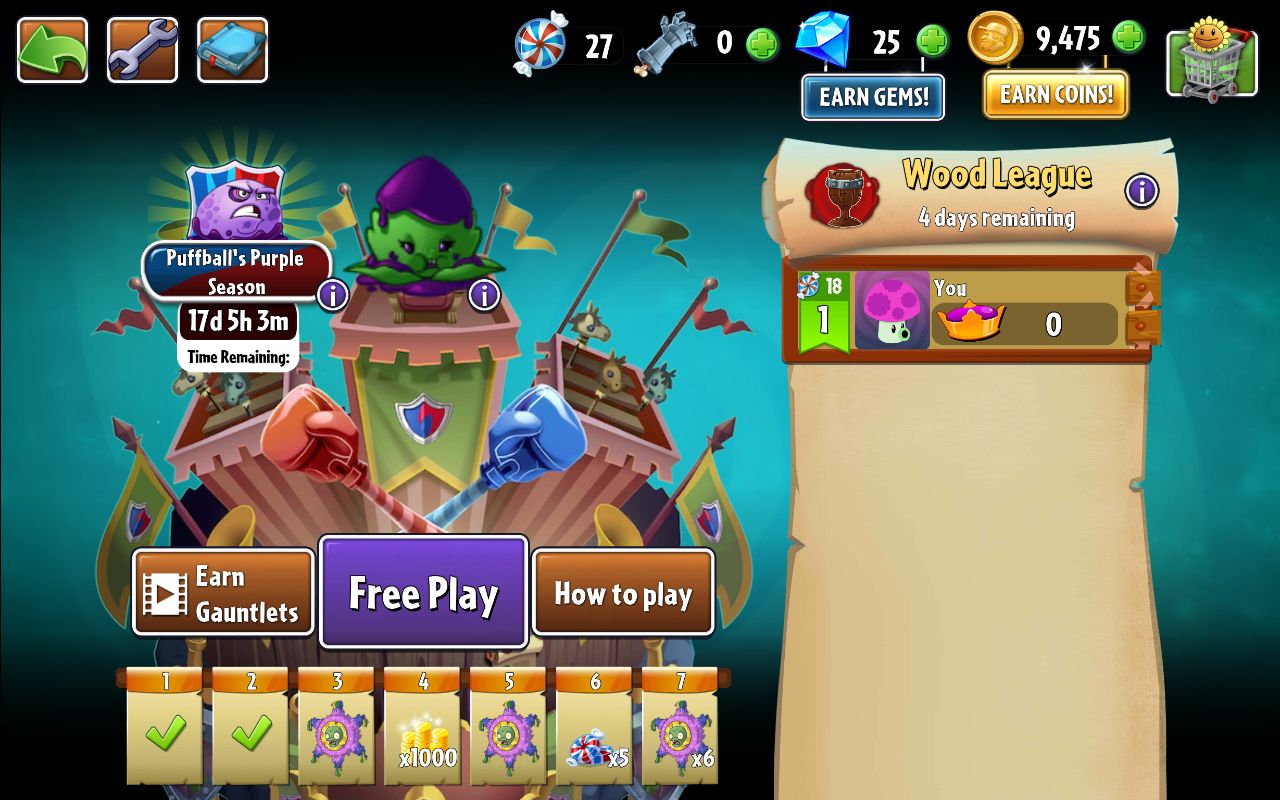Click the info icon beside the season timer
1280x800 pixels.
[331, 295]
